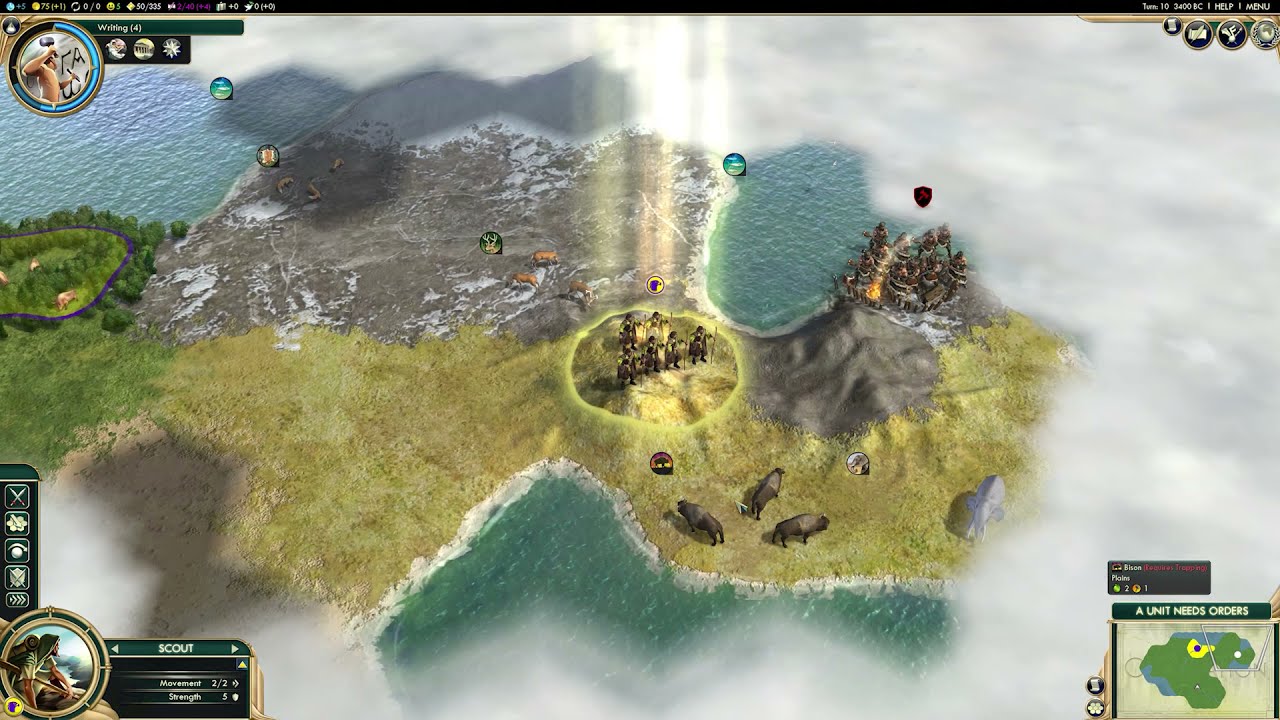Click the 'A Unit Needs Orders' button
This screenshot has height=720, width=1280.
point(1191,610)
